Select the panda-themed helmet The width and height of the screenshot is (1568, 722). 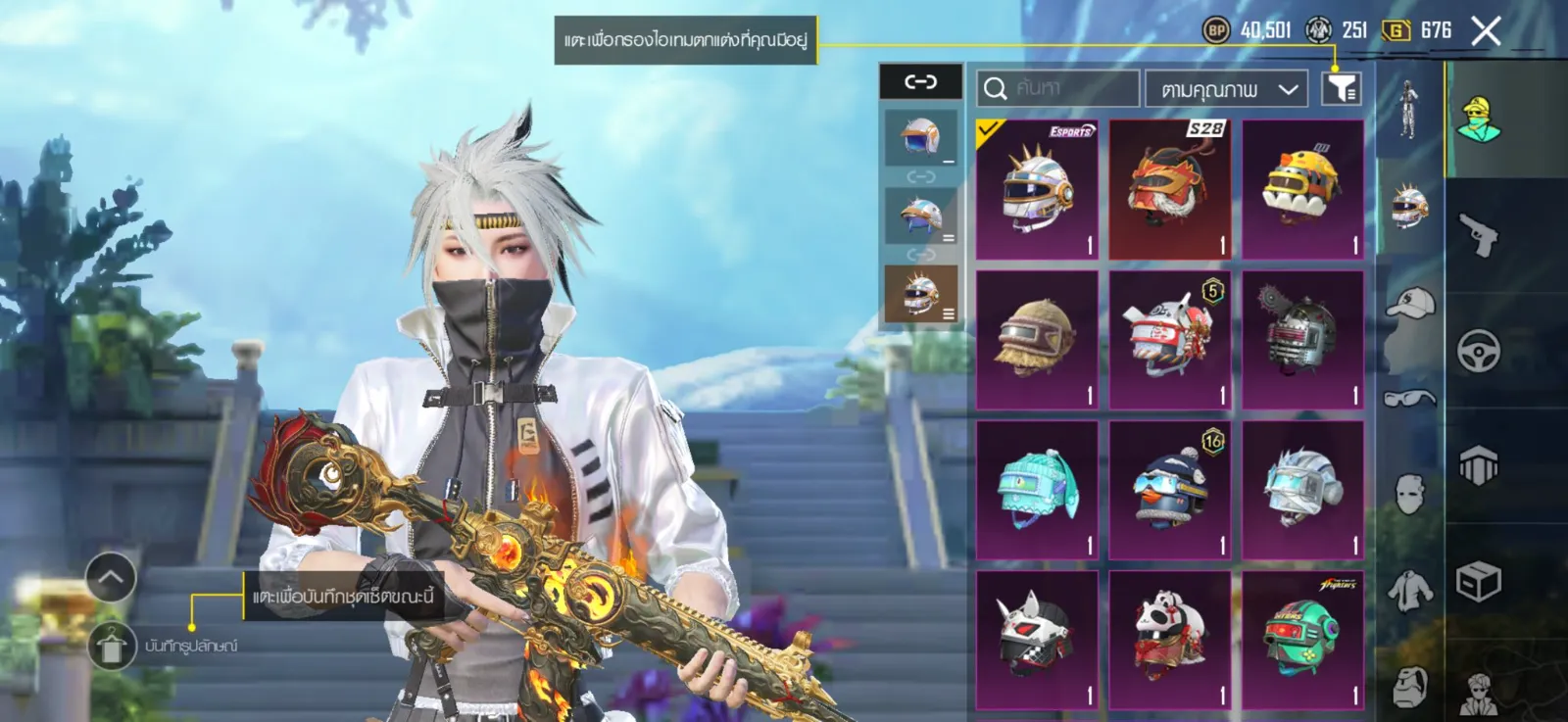1169,640
